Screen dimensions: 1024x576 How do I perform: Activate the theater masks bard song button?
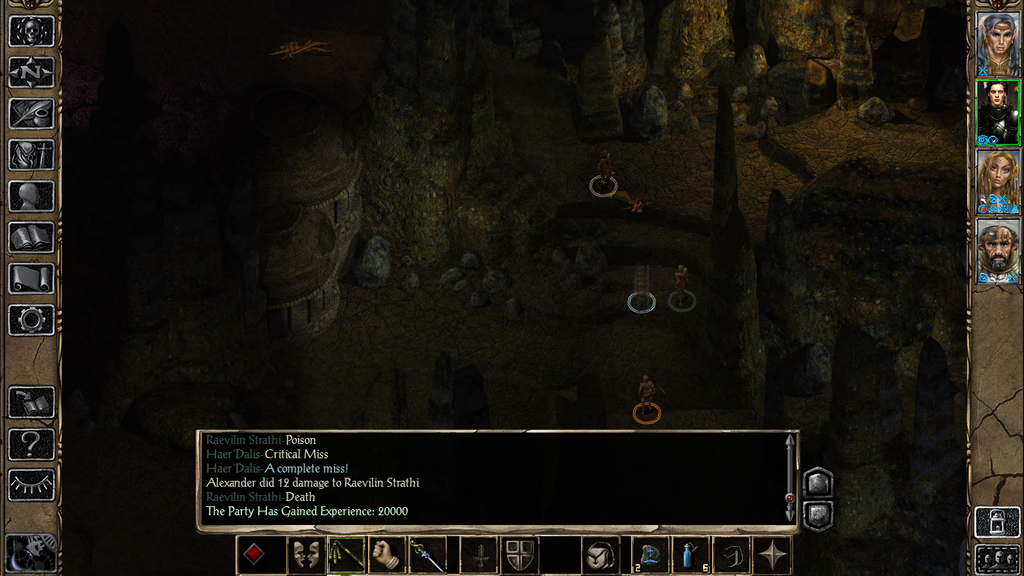[x=306, y=555]
